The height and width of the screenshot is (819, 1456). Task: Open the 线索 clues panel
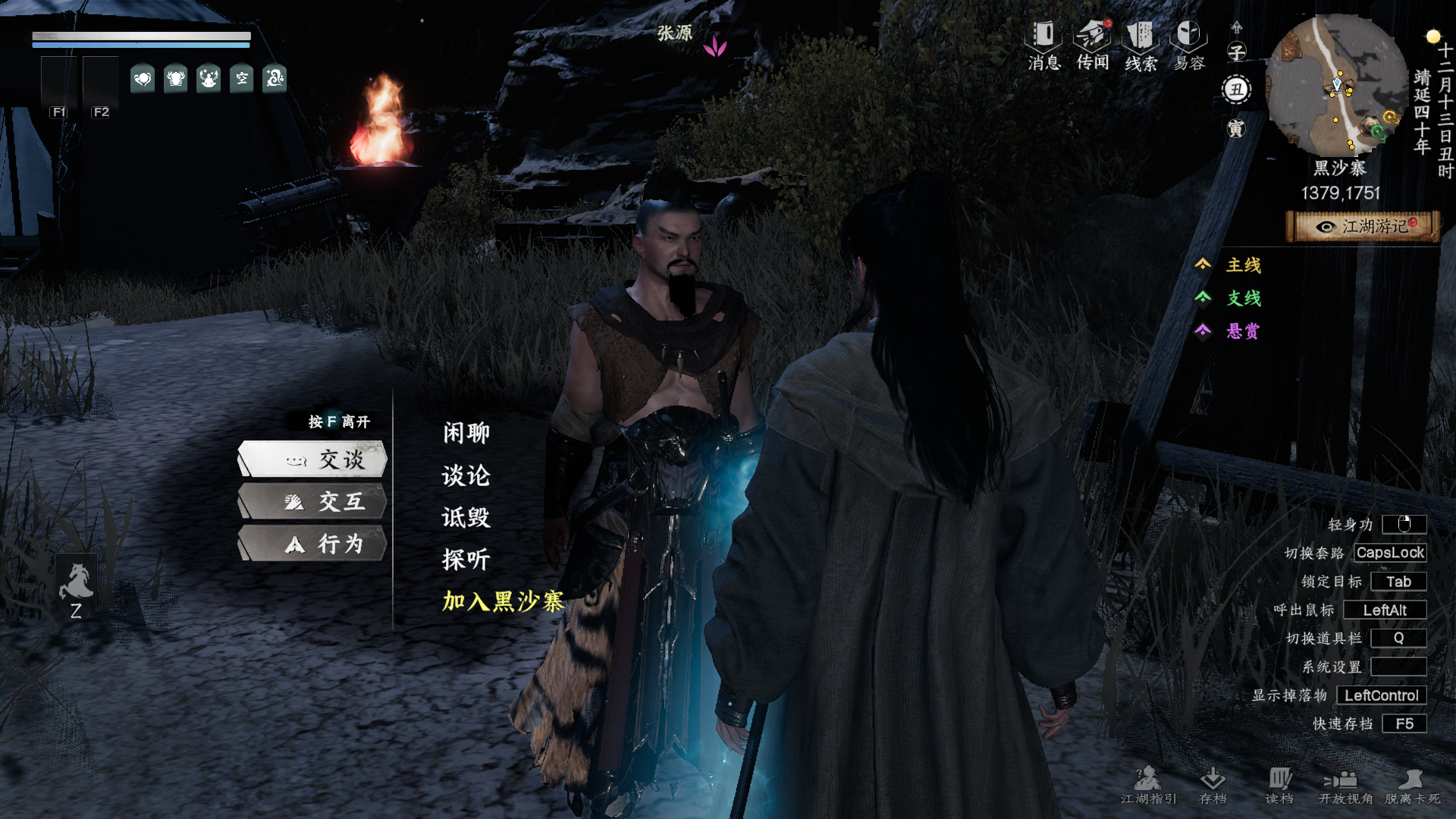click(1141, 45)
